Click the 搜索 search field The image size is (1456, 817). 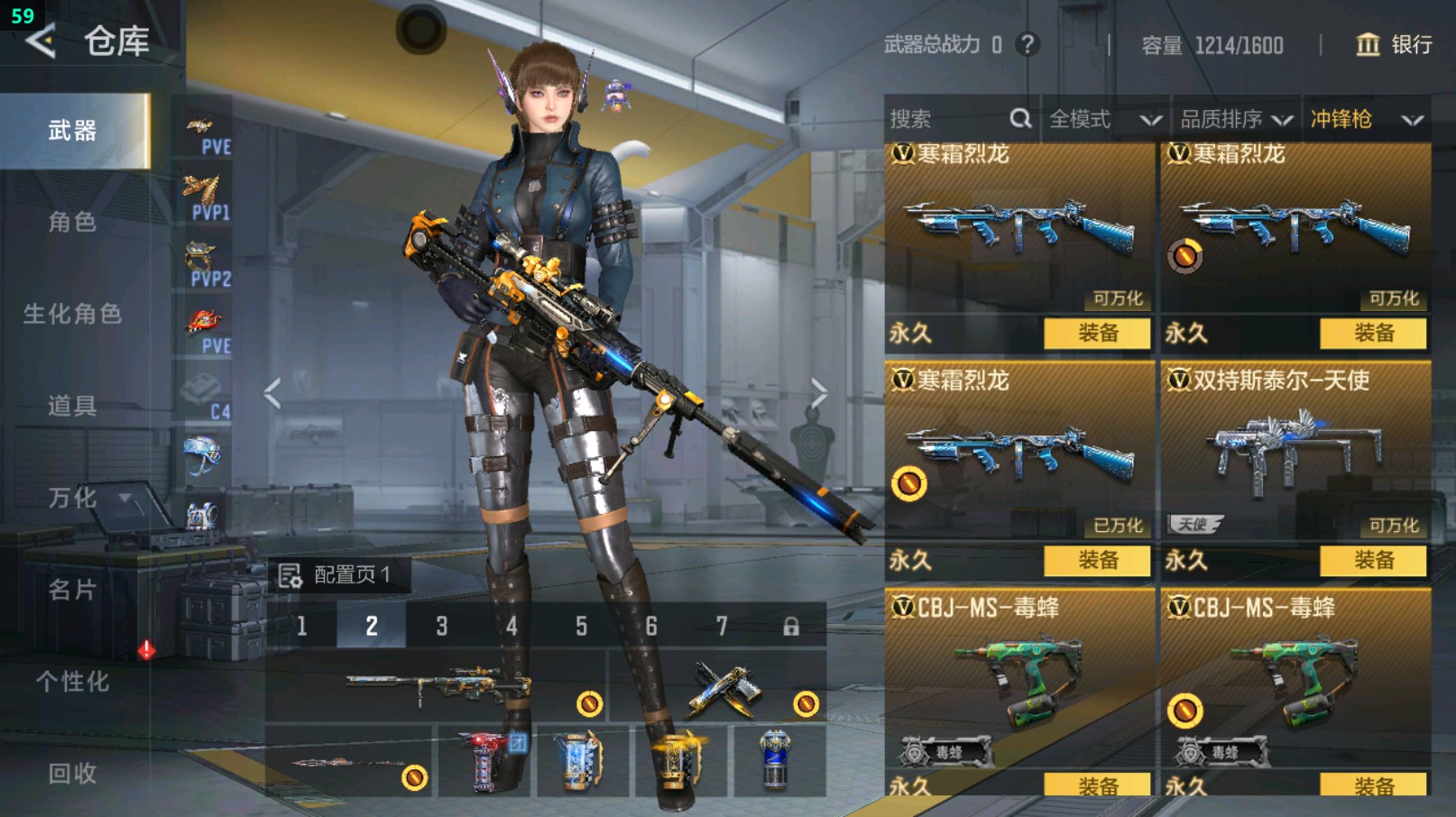pos(947,119)
